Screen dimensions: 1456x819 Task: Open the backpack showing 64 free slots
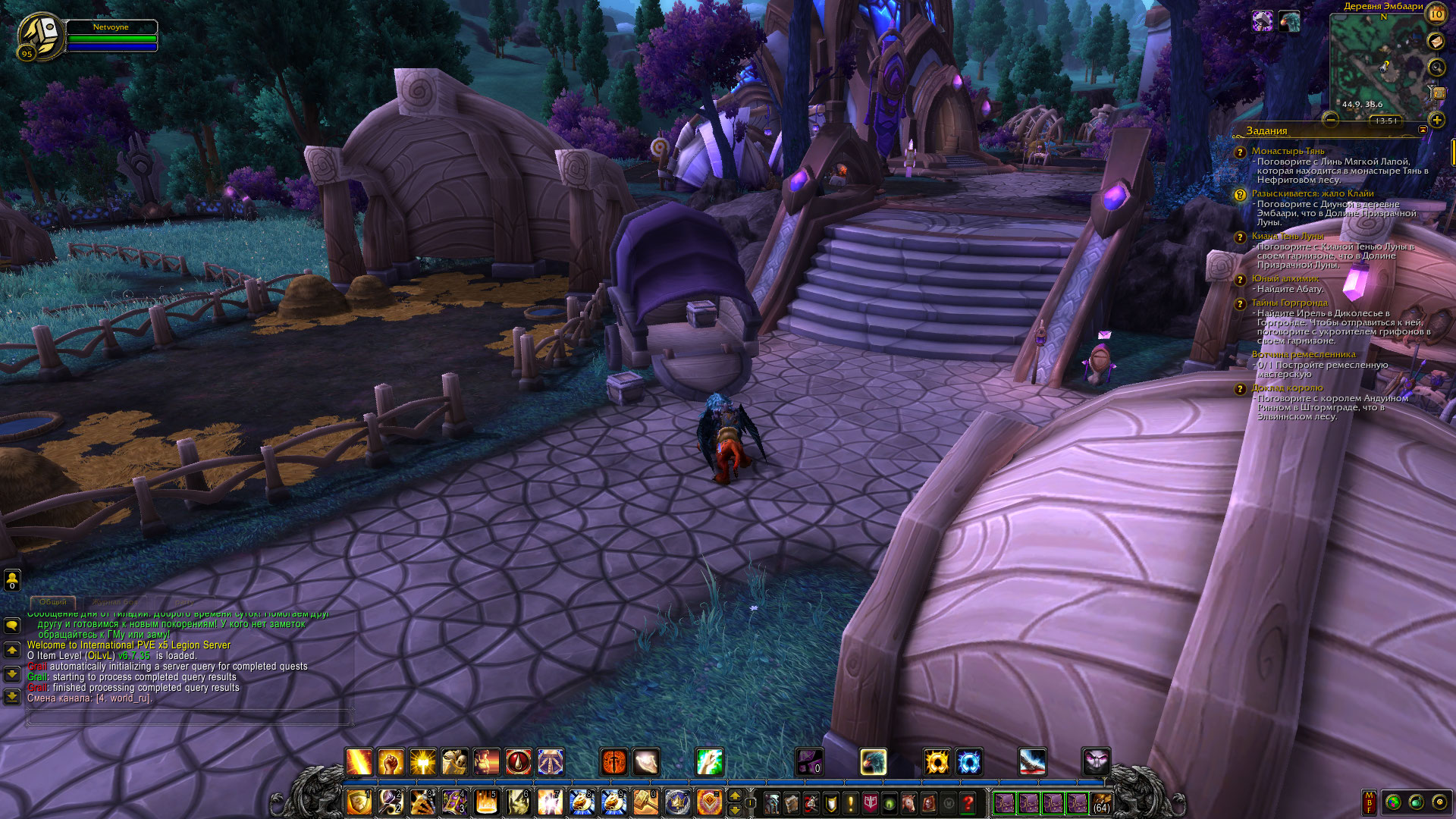click(x=1101, y=802)
